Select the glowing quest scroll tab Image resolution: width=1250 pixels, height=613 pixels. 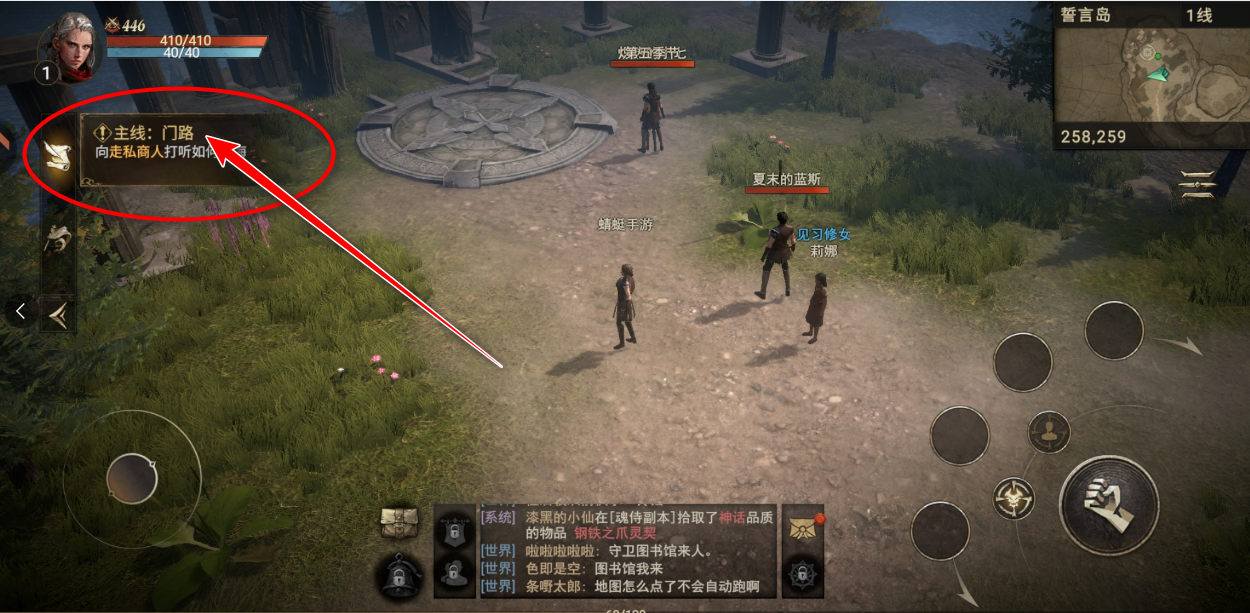click(x=58, y=153)
